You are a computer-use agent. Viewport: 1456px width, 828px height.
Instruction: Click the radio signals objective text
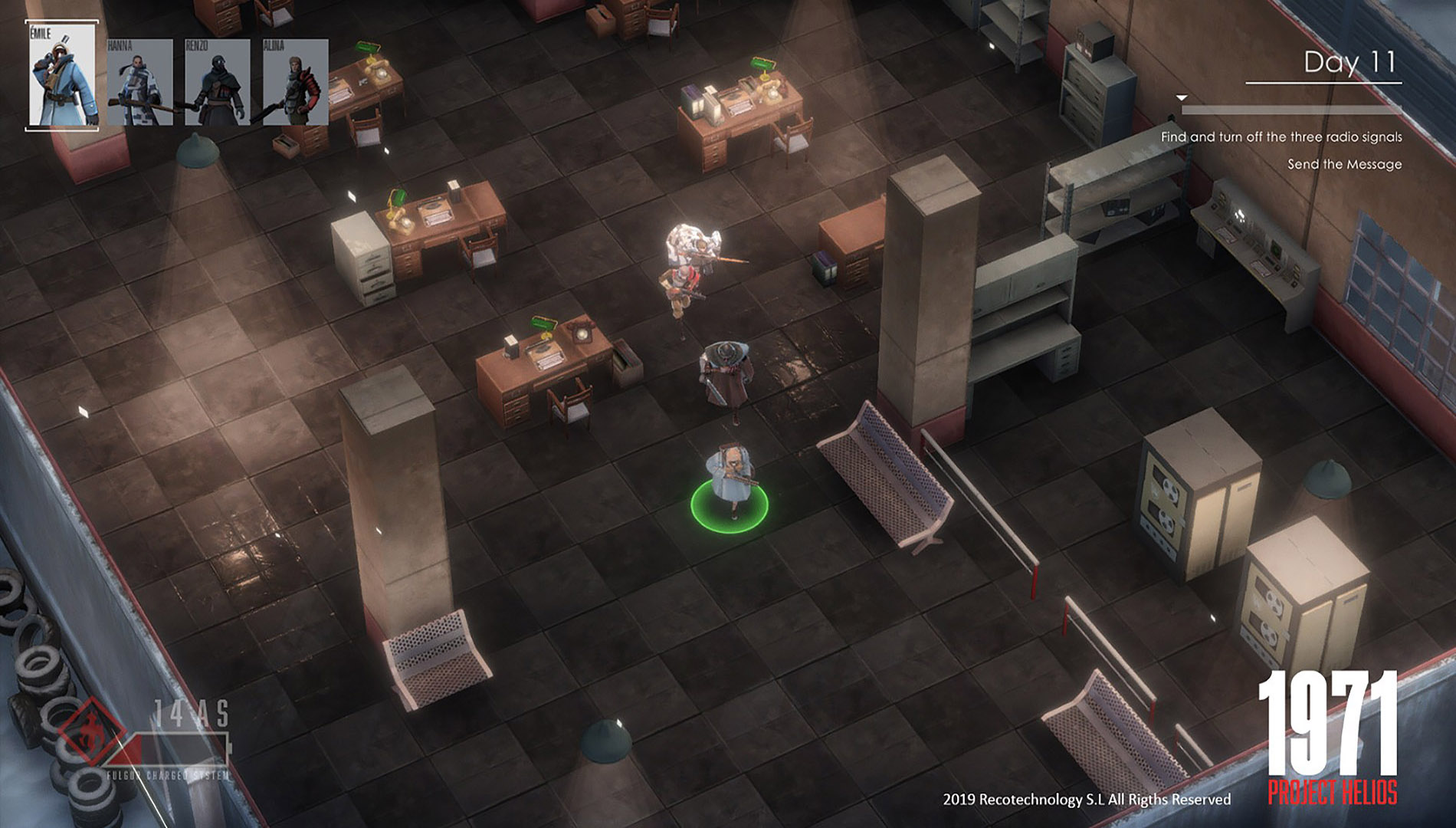[1281, 137]
